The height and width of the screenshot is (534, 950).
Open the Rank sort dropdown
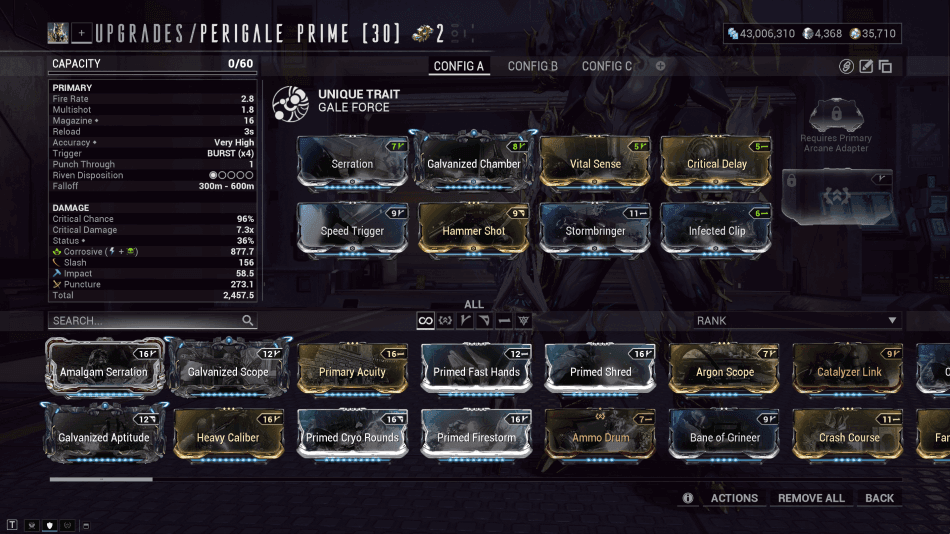(797, 321)
